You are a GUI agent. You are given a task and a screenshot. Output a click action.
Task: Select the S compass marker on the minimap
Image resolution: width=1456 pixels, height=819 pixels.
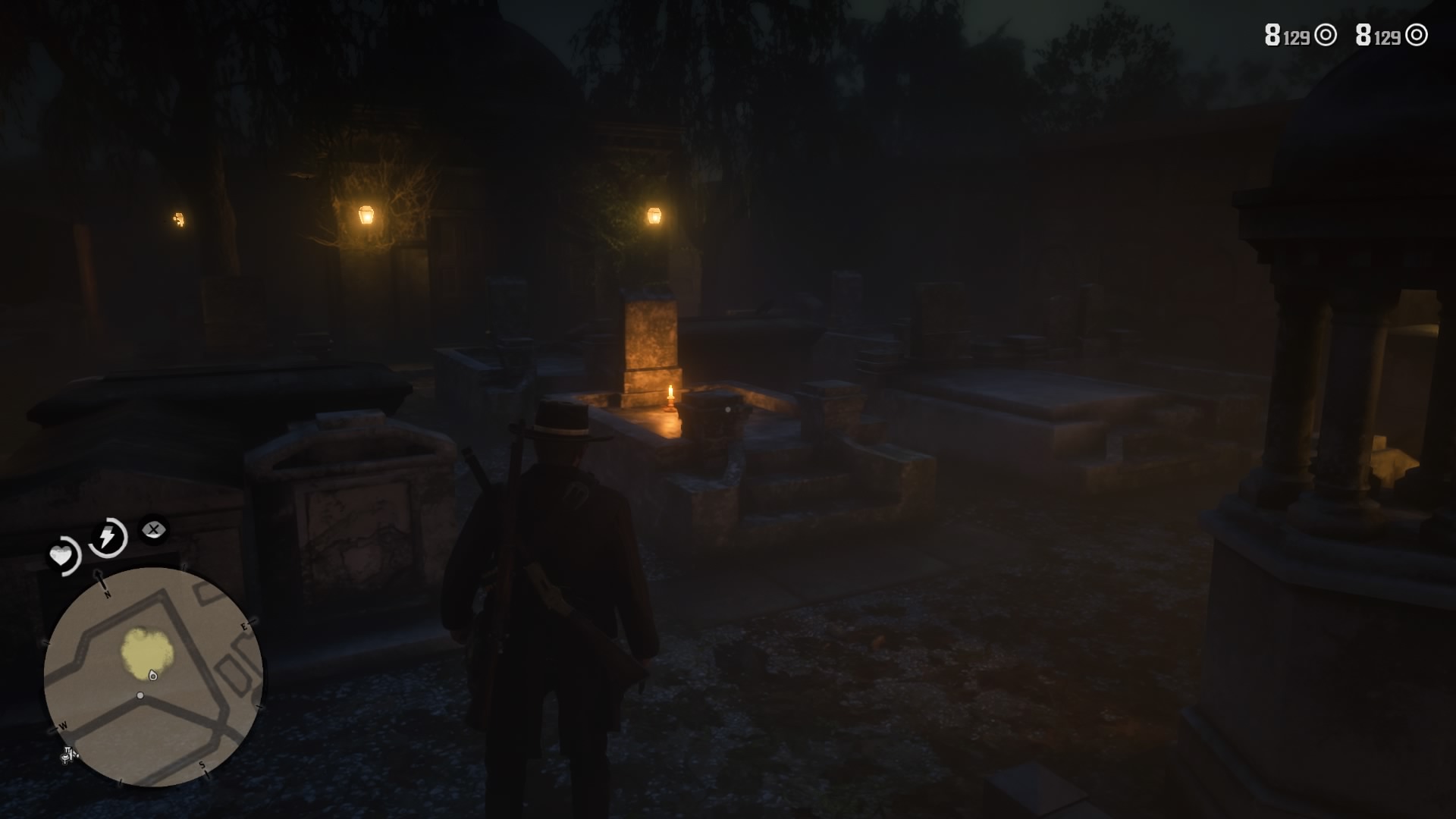pyautogui.click(x=202, y=766)
